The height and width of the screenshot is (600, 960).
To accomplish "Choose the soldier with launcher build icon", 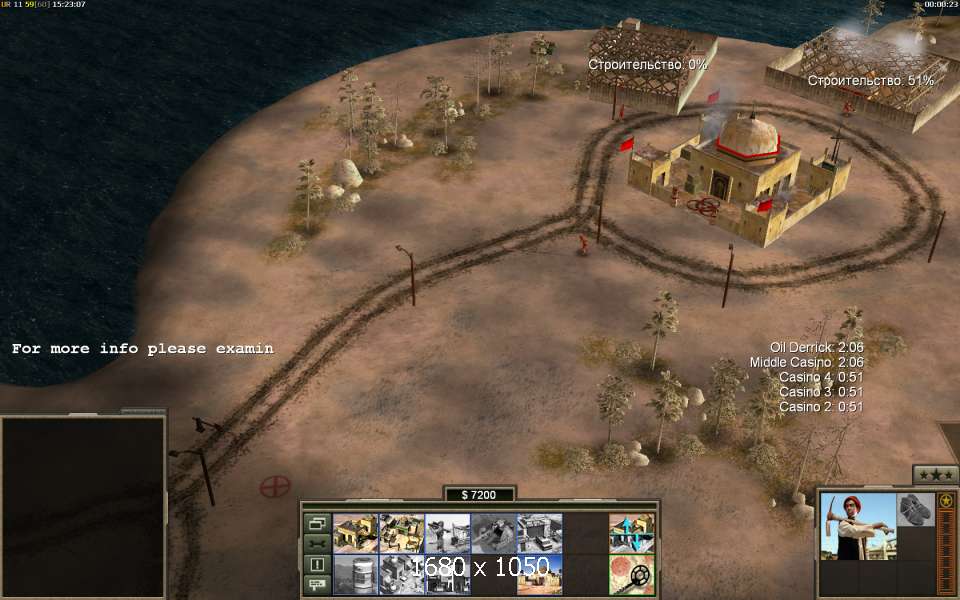I will click(x=447, y=533).
